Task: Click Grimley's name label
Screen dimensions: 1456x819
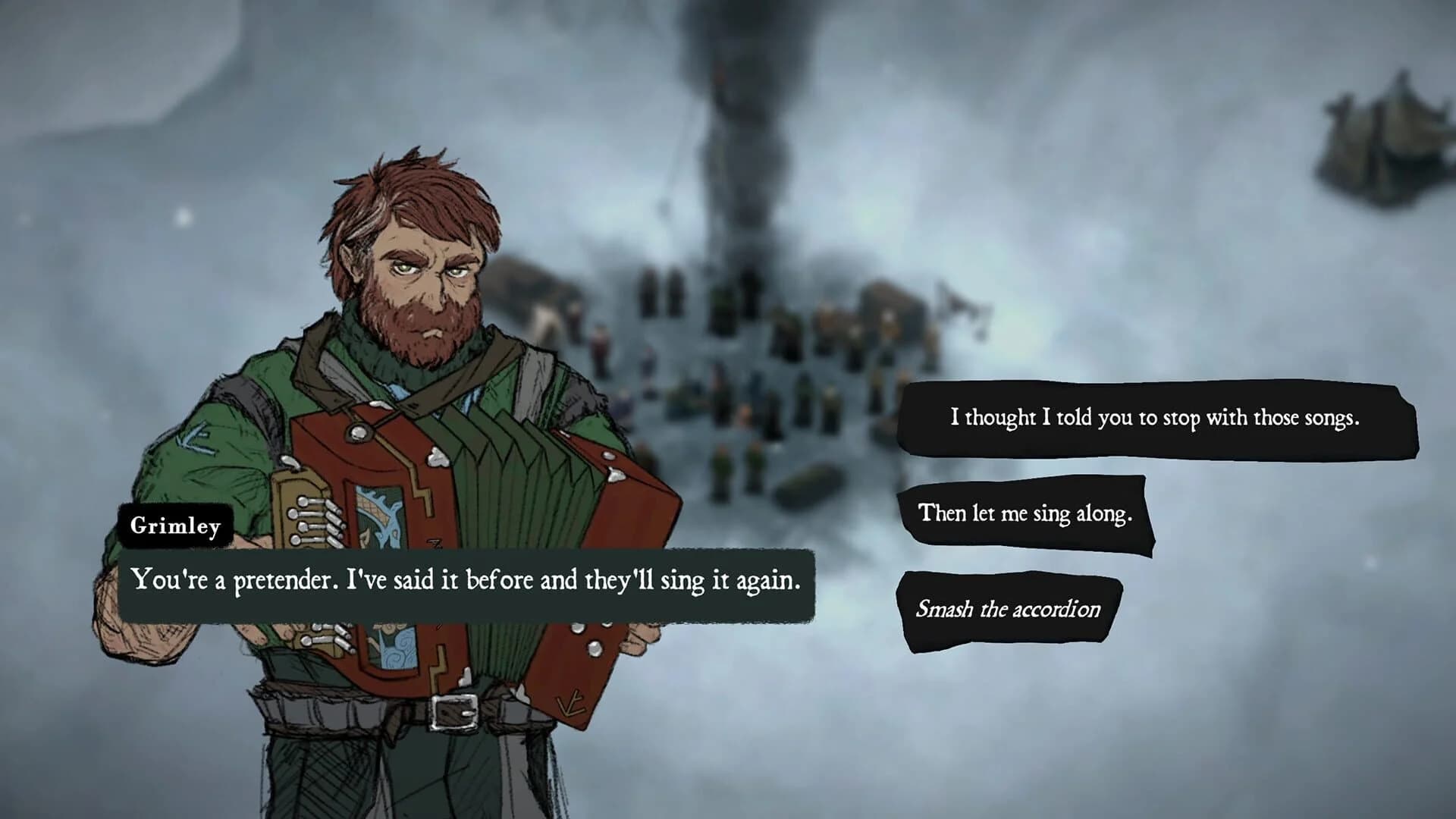Action: [175, 526]
